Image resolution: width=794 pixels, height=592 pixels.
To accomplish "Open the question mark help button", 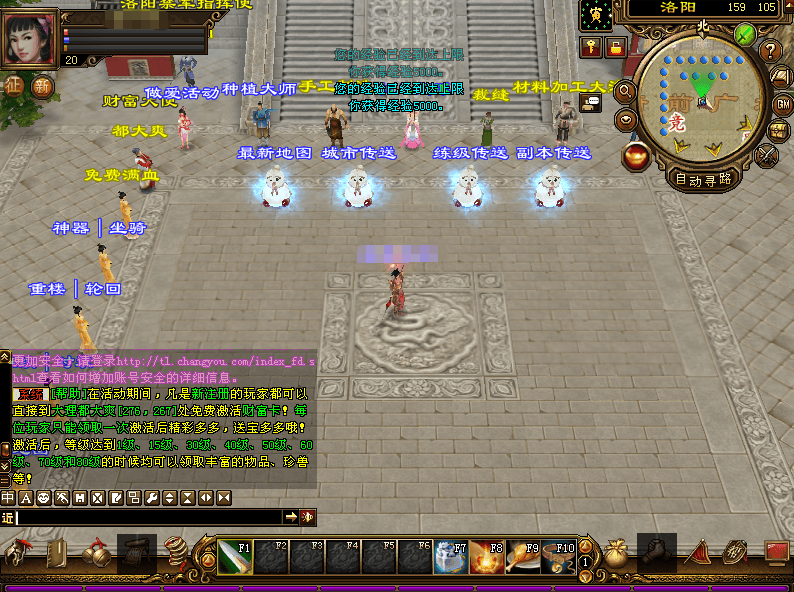I will tap(770, 50).
